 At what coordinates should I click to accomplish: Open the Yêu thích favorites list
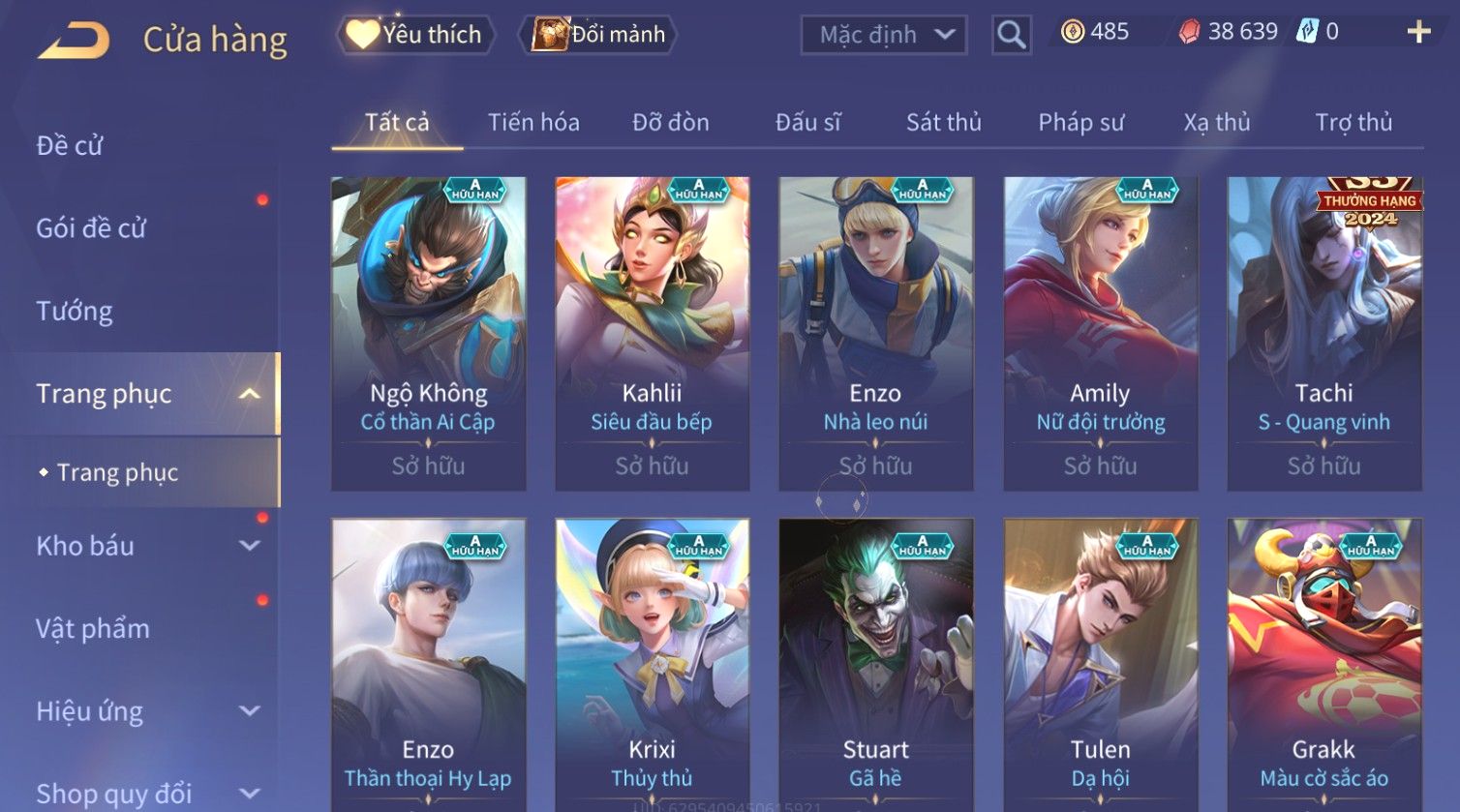416,35
